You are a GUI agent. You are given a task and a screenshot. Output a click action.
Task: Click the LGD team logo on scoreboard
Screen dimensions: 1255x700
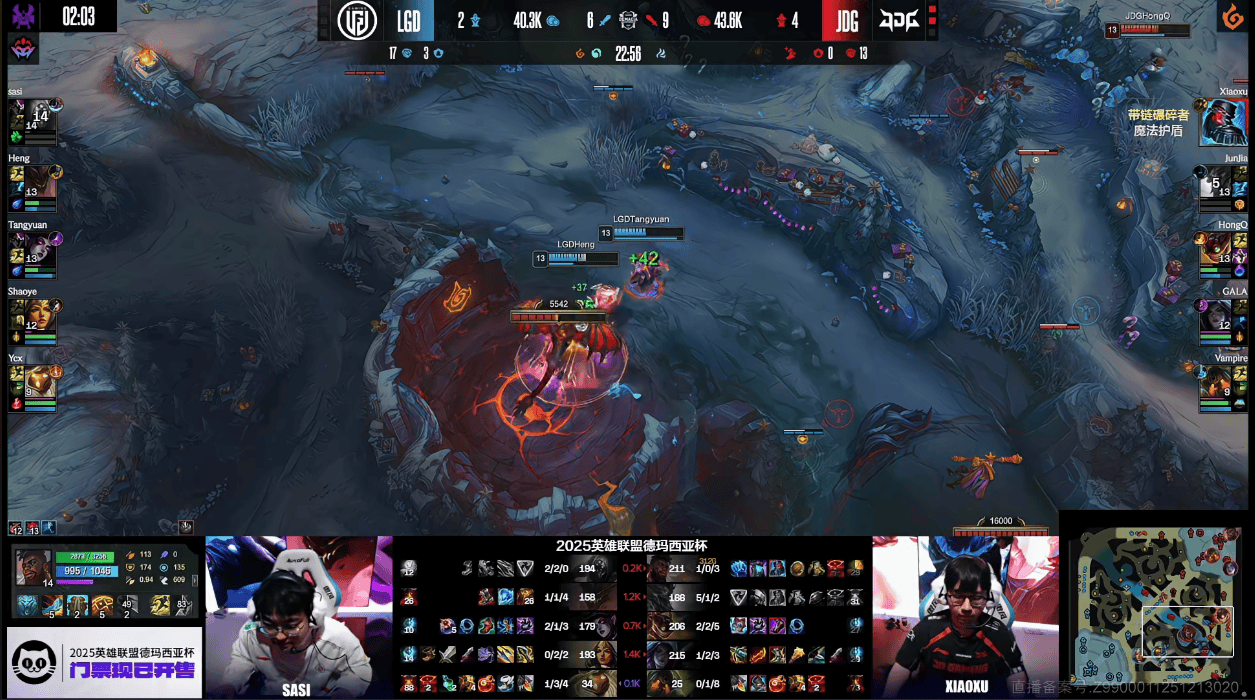(356, 21)
